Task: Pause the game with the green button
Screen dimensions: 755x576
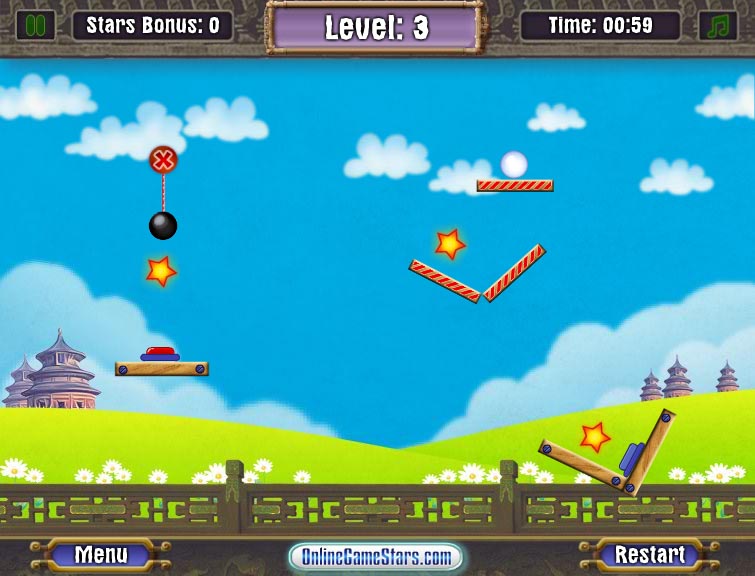Action: coord(35,25)
